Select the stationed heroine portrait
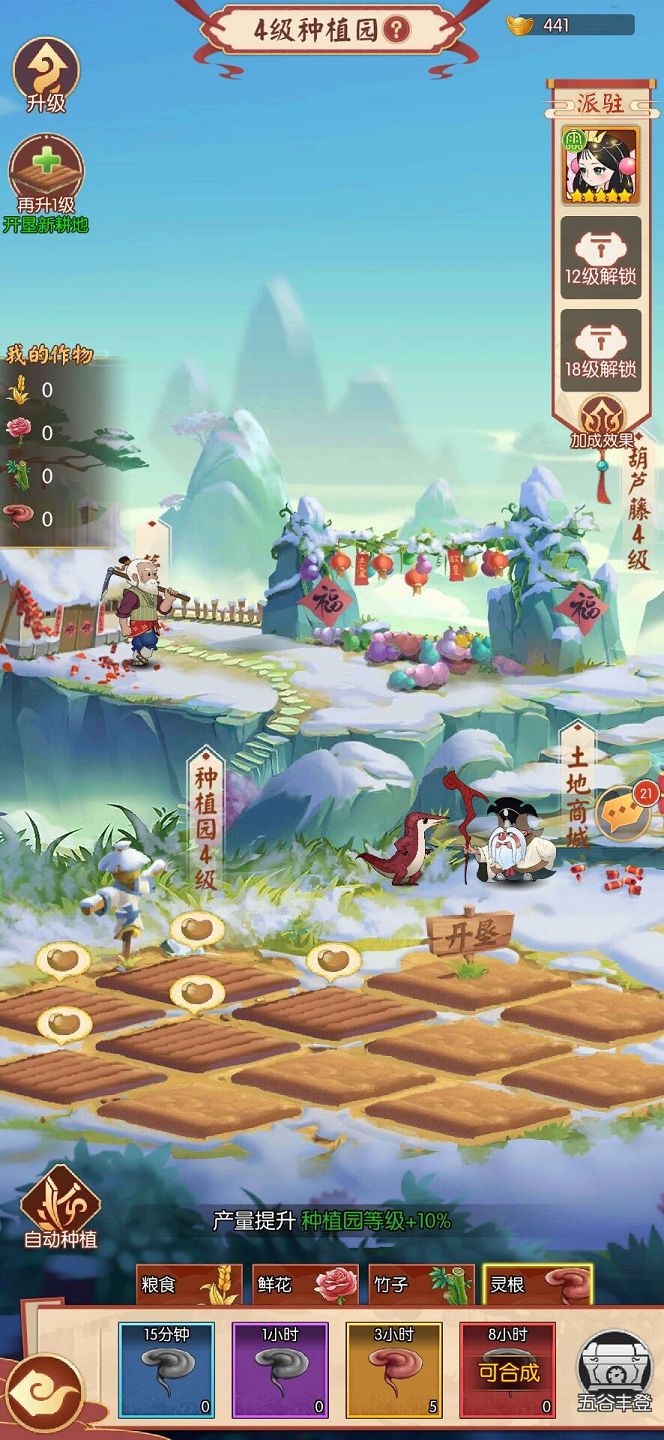 tap(600, 165)
